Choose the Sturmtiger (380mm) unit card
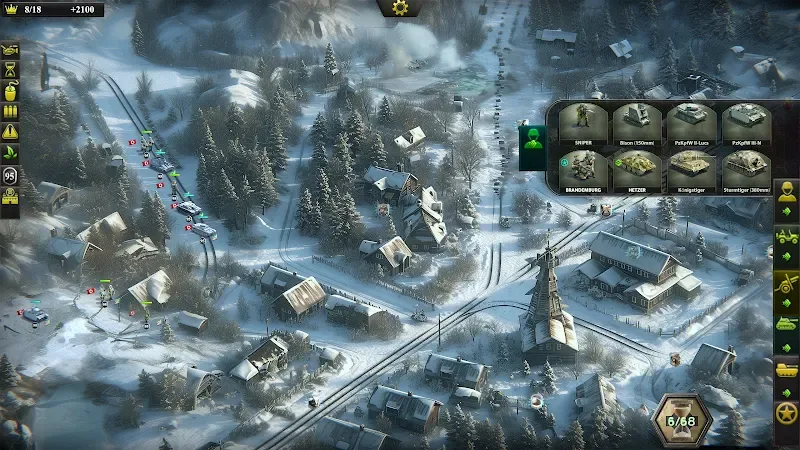800x450 pixels. (x=747, y=170)
